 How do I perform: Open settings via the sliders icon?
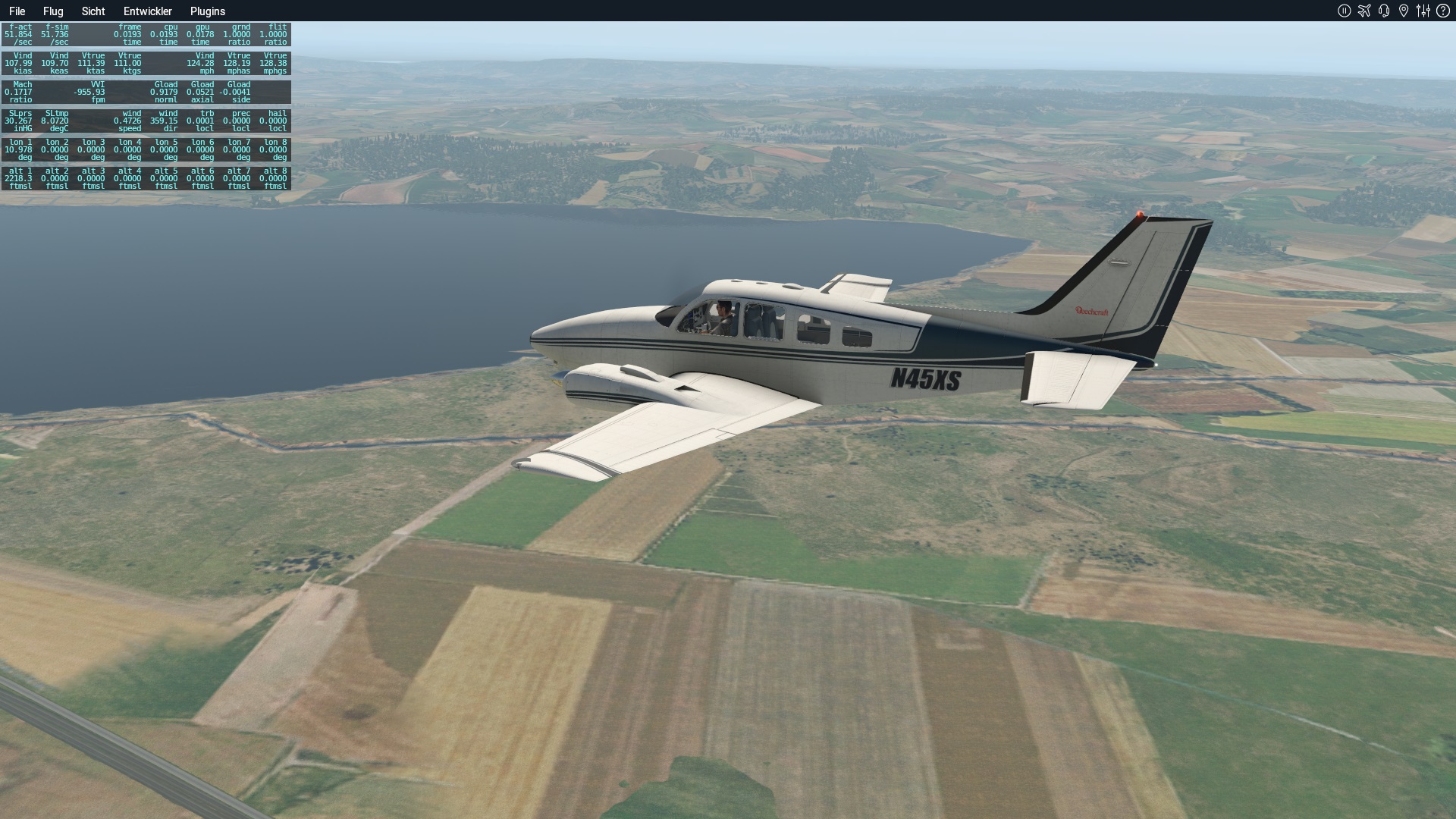point(1423,11)
